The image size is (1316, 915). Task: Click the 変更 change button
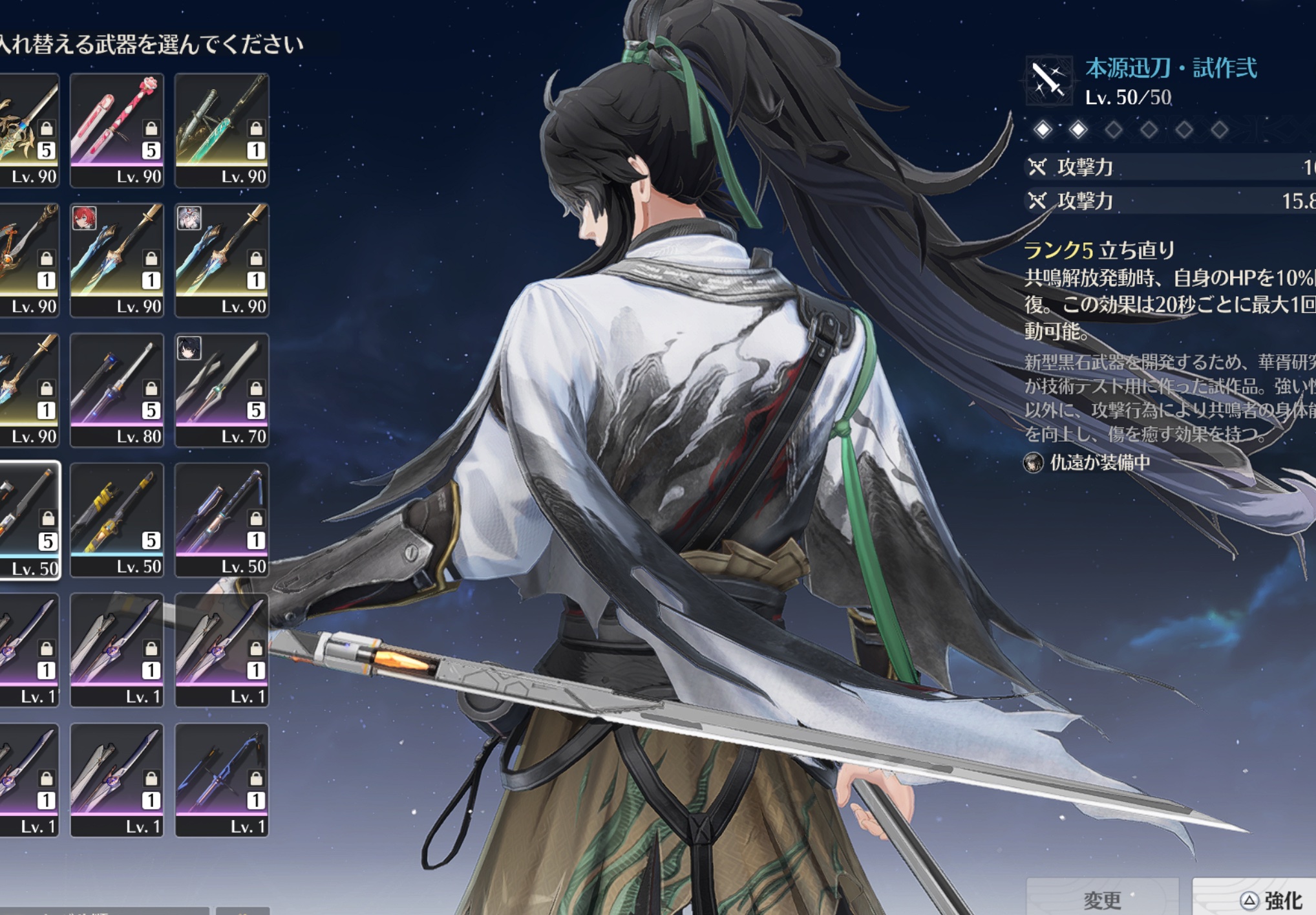tap(1101, 899)
